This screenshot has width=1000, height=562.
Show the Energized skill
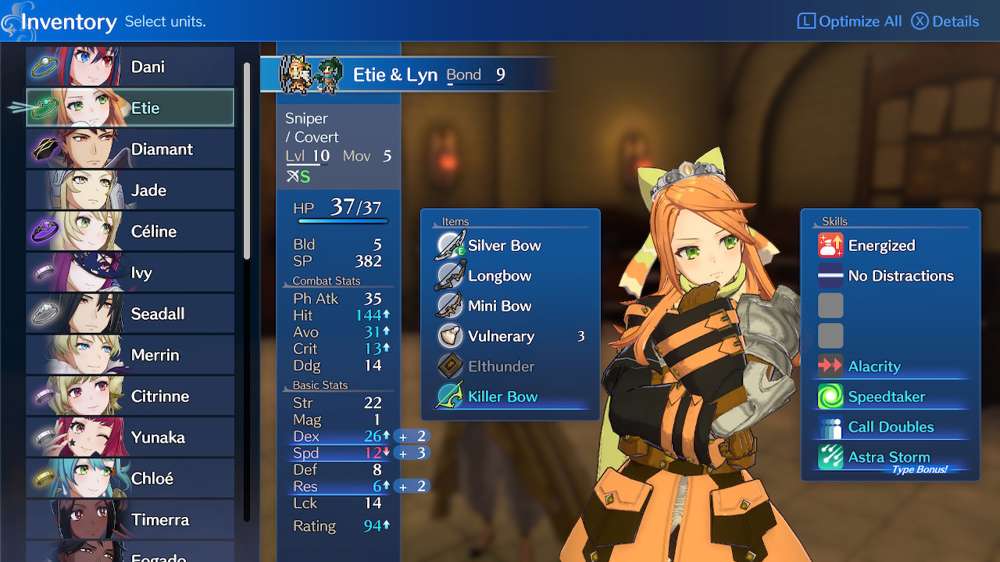tap(881, 246)
